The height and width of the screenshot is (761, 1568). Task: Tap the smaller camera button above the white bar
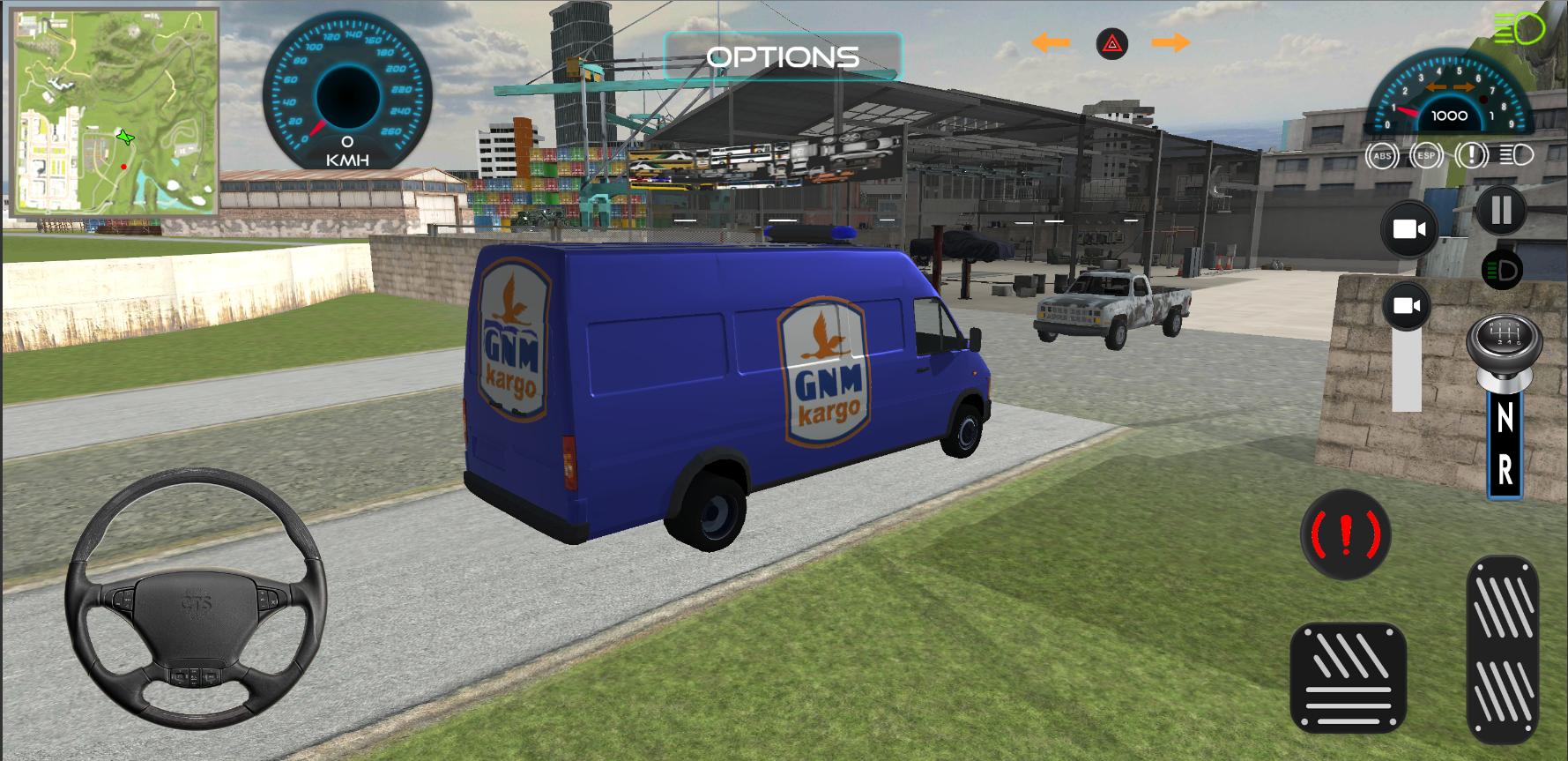tap(1407, 306)
